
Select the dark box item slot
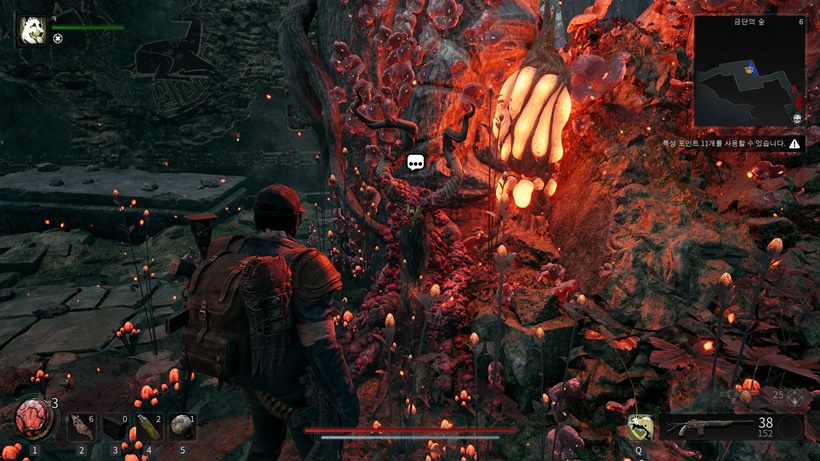tap(114, 428)
